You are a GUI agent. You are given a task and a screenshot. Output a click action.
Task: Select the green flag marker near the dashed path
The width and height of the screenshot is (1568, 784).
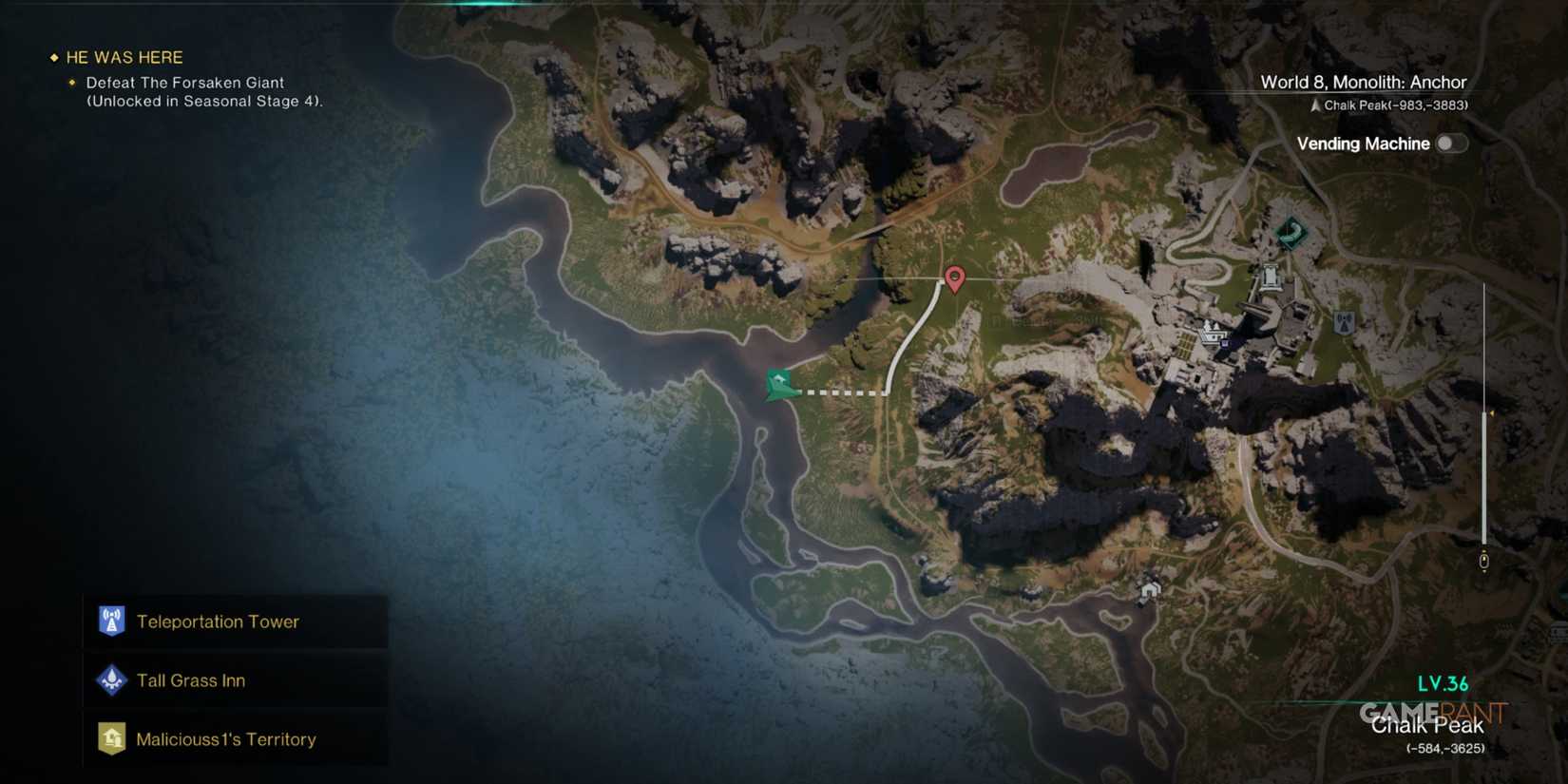click(777, 384)
